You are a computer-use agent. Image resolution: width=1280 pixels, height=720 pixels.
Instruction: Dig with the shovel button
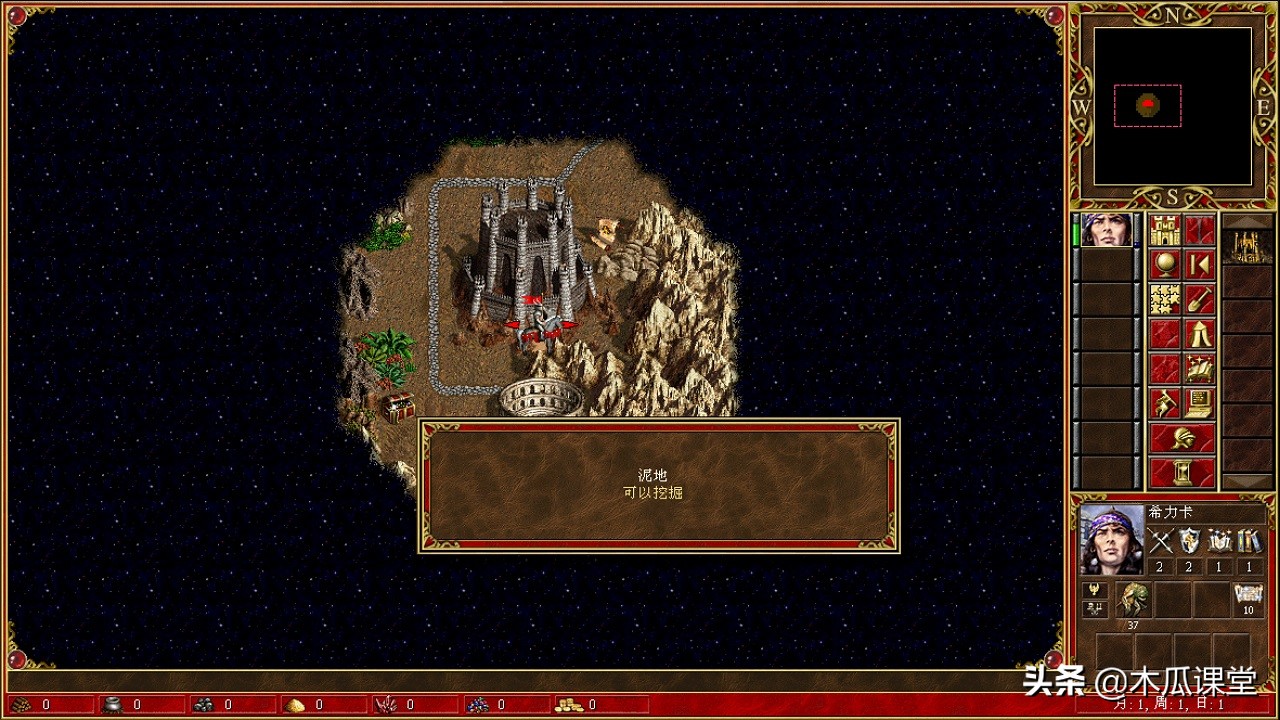[1200, 299]
